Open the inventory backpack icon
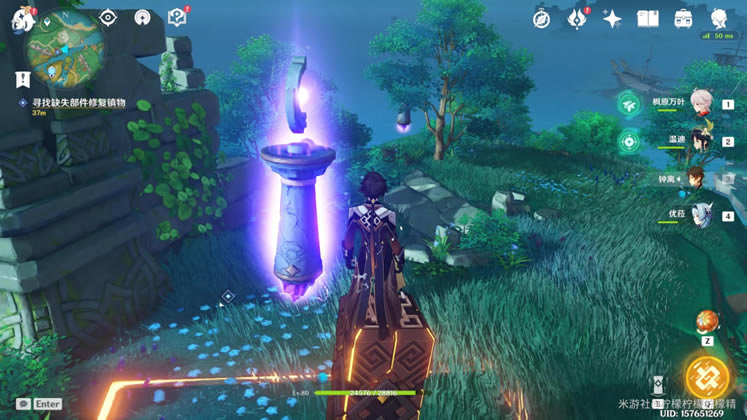747x420 pixels. (x=683, y=18)
